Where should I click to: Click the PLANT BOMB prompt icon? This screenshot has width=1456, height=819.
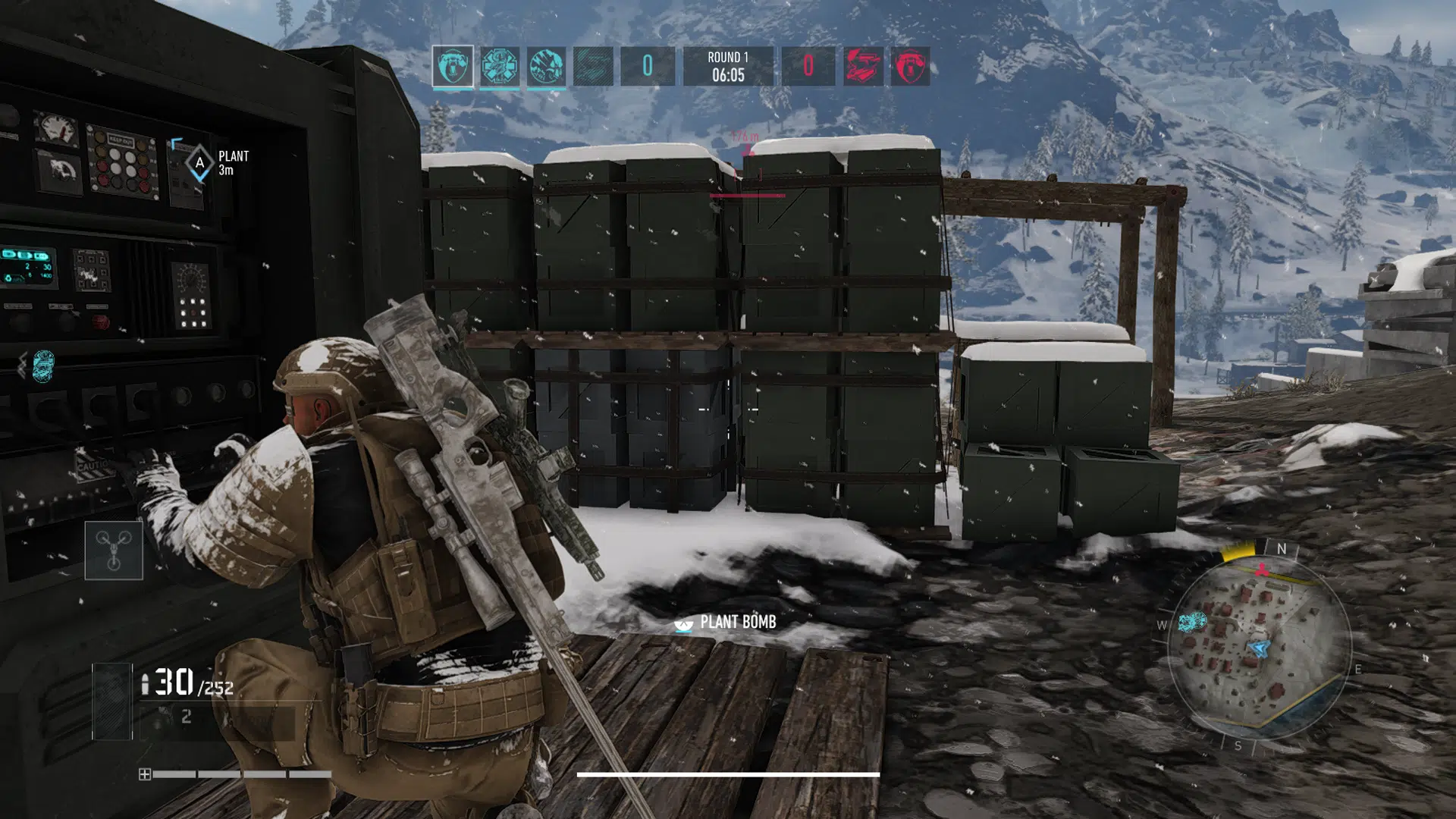click(683, 626)
